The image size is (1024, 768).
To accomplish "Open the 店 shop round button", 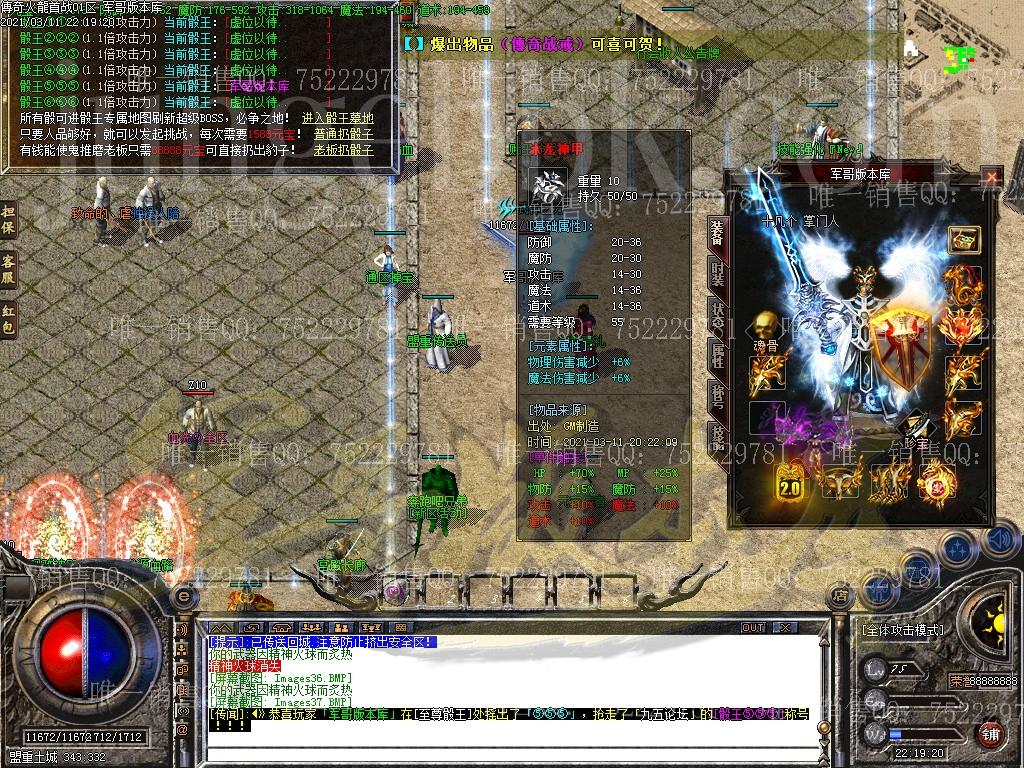I will (x=840, y=595).
